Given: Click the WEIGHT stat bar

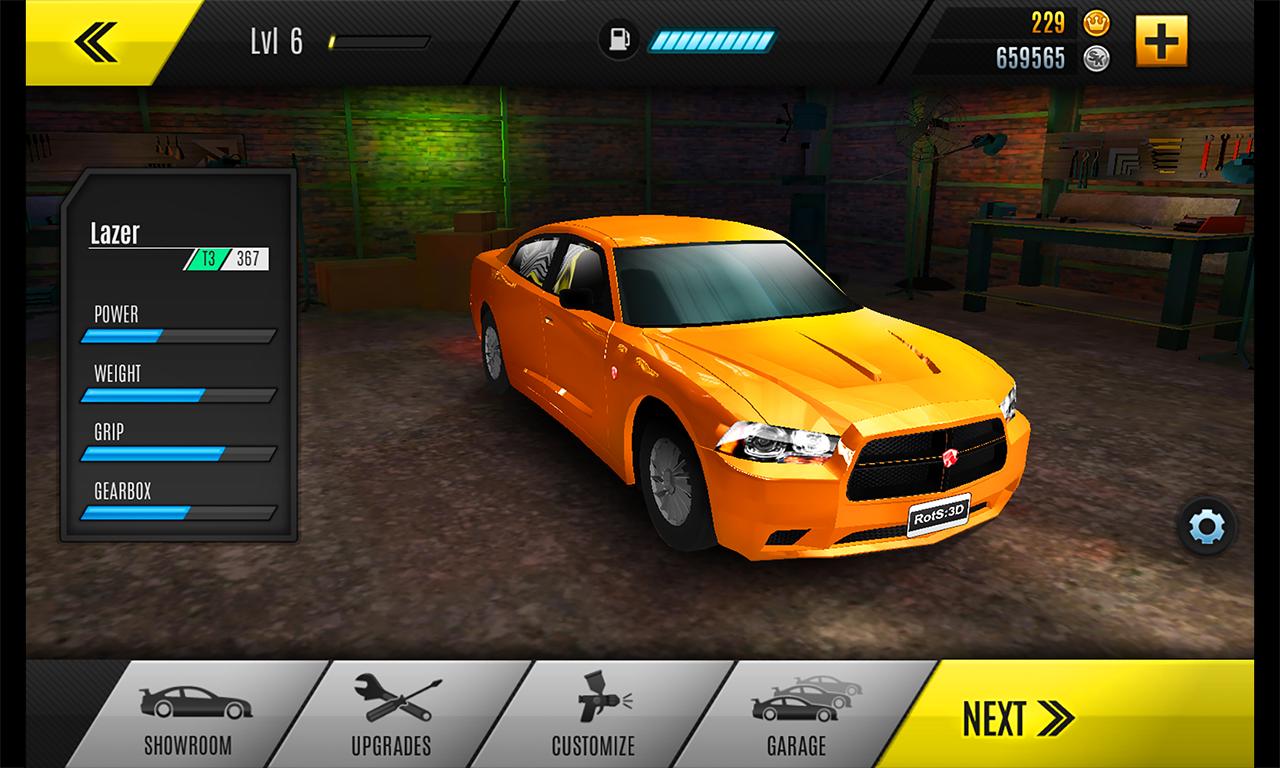Looking at the screenshot, I should [178, 394].
